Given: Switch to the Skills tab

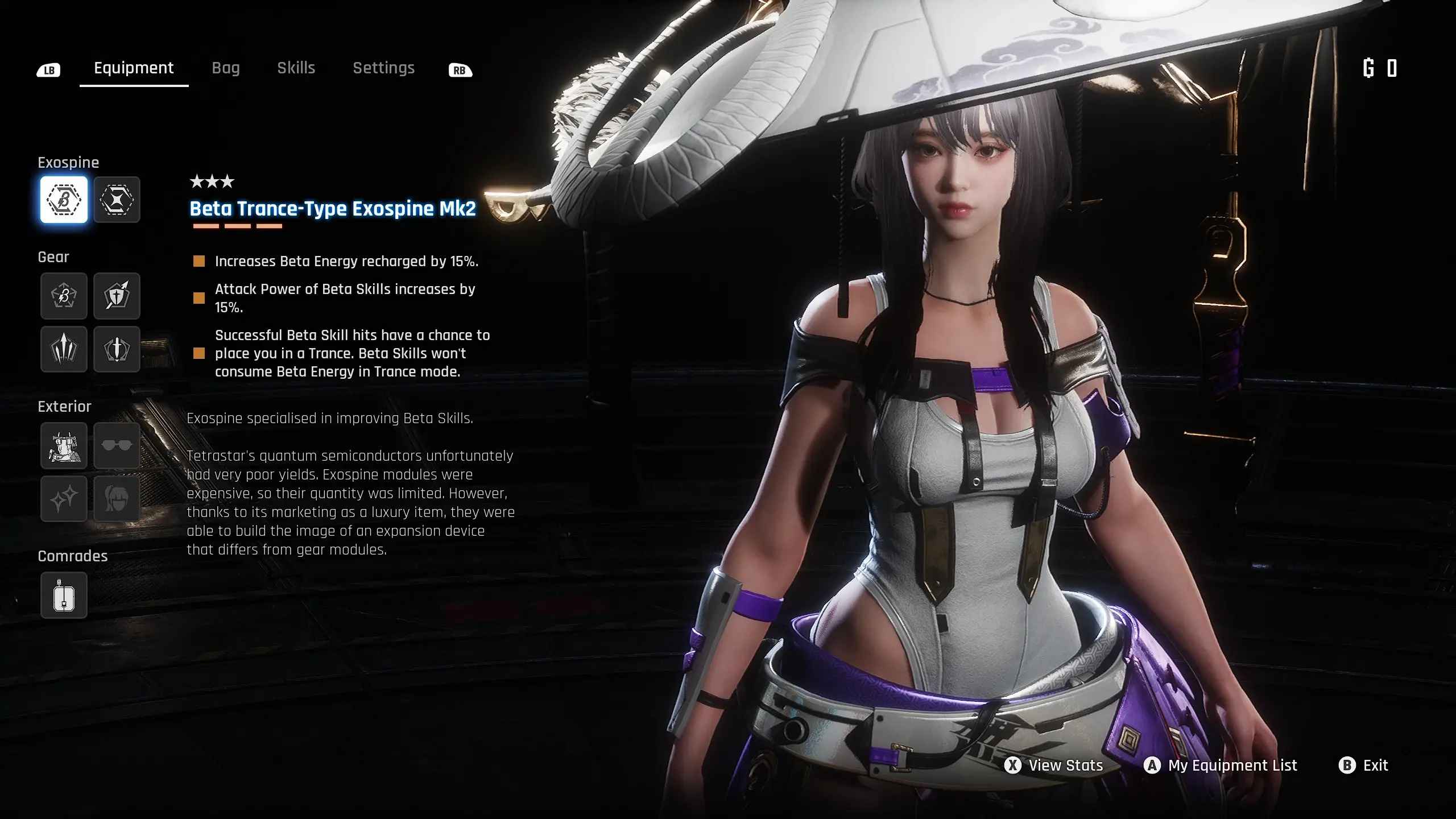Looking at the screenshot, I should click(296, 68).
